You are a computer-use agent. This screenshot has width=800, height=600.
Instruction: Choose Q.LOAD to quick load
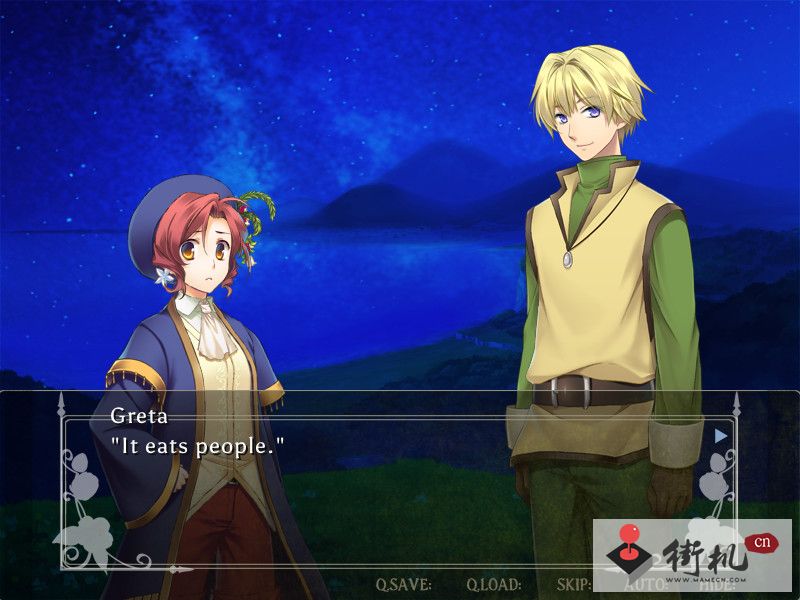(493, 584)
